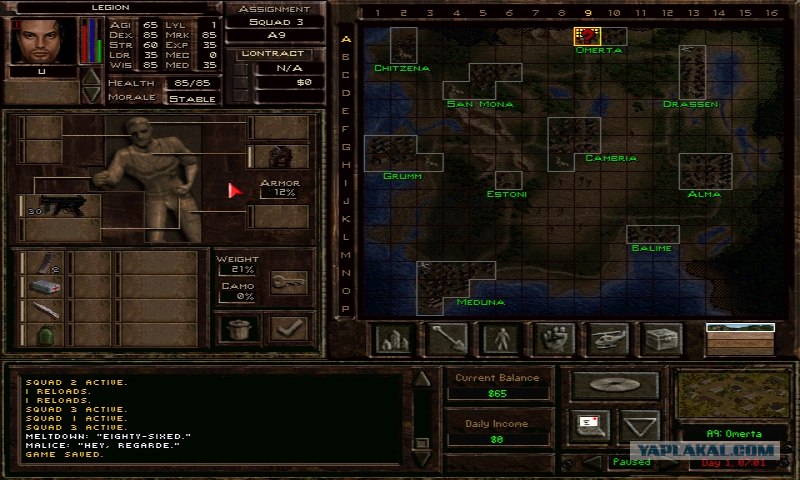Open the laptop computer
Screen dimensions: 800x480
(x=590, y=425)
